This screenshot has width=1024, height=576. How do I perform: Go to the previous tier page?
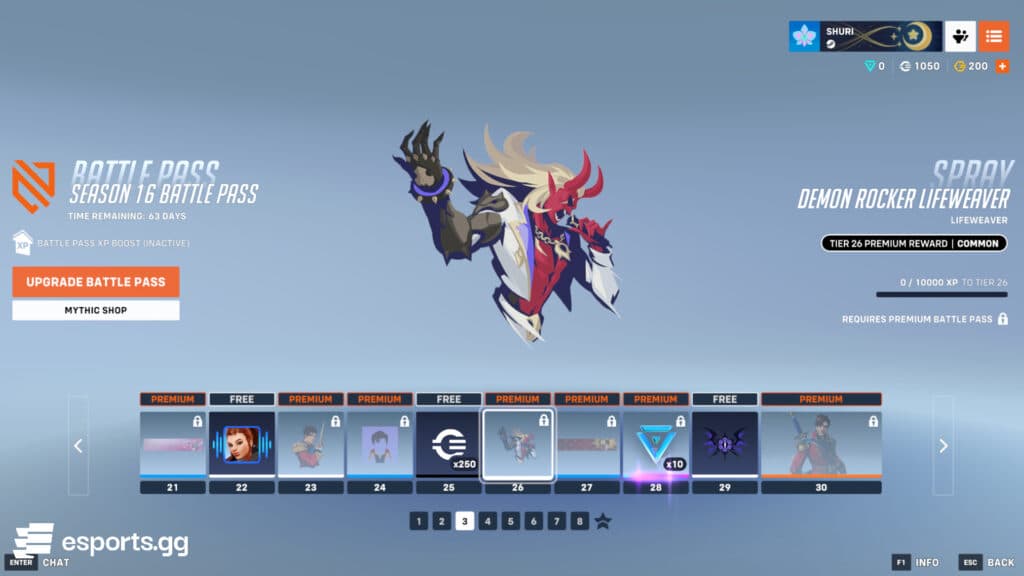tap(79, 446)
